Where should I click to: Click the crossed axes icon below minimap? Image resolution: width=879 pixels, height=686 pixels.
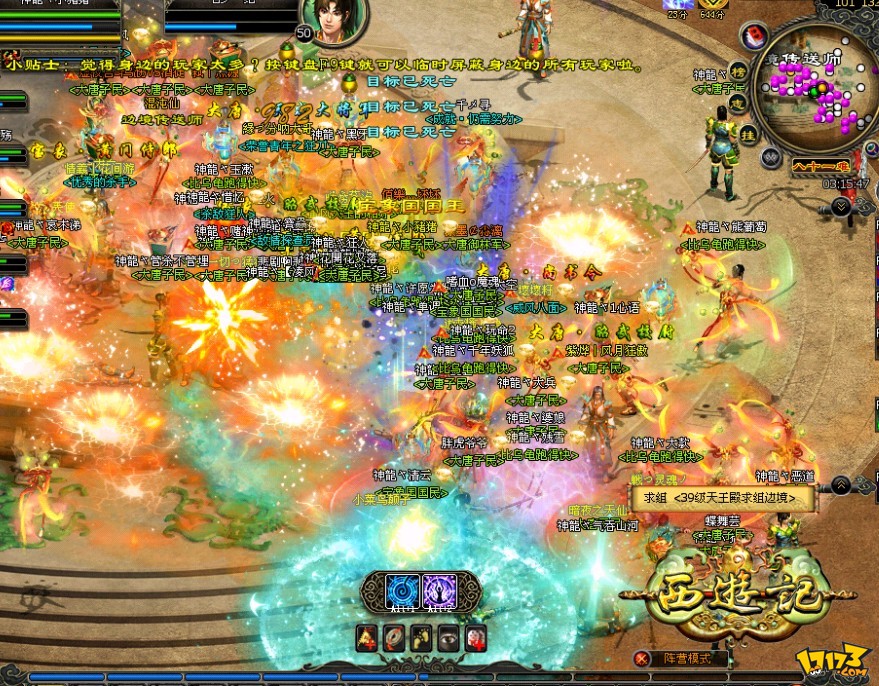[x=770, y=157]
